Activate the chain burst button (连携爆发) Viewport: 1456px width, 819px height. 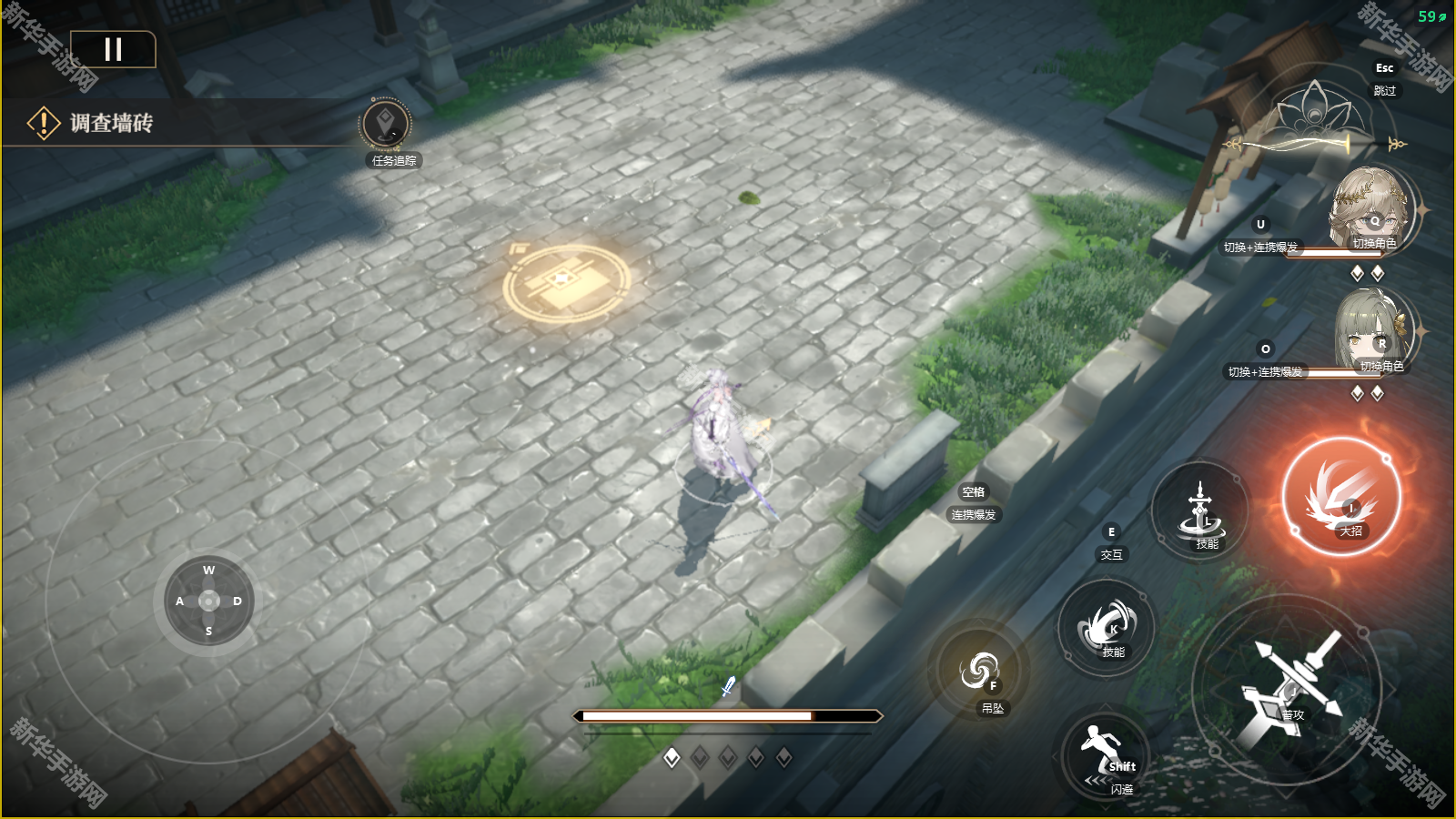[x=973, y=504]
